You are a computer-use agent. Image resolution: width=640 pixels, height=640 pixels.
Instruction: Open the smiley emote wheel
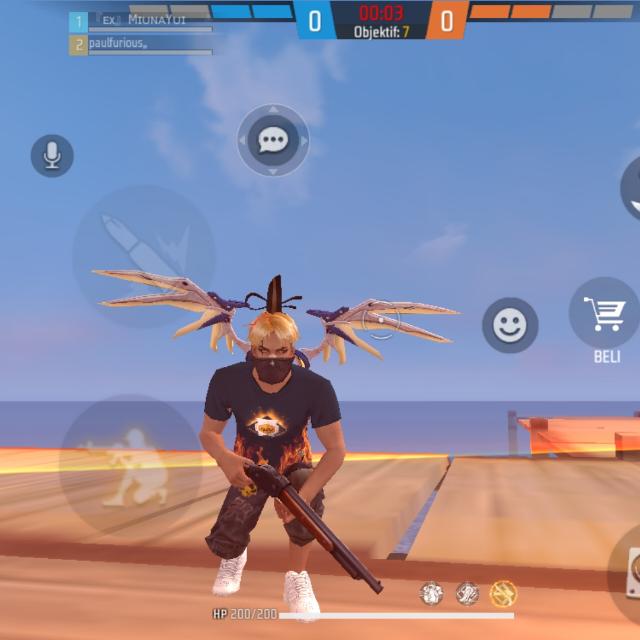510,325
